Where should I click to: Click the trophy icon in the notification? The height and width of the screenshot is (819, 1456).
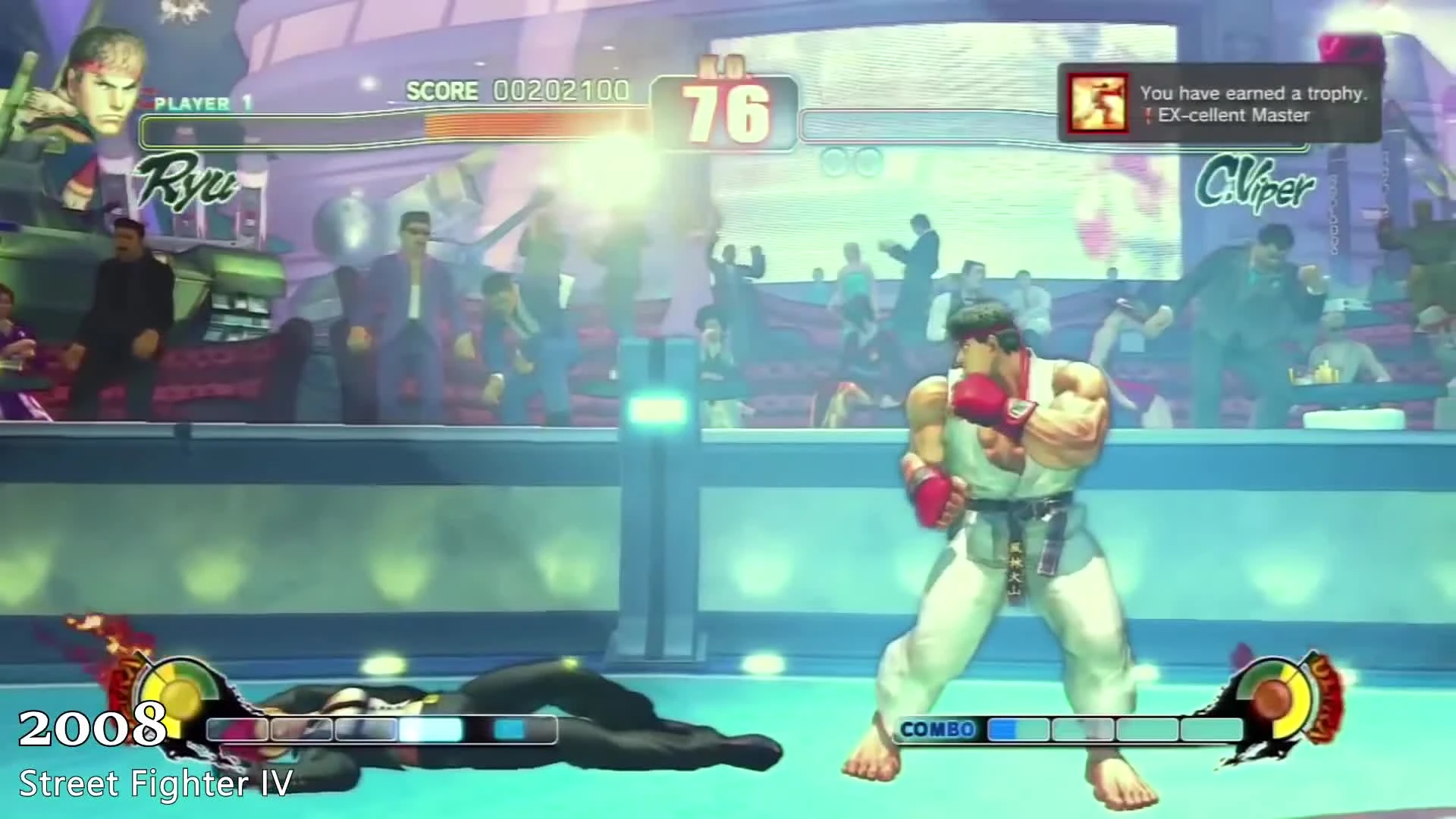tap(1097, 105)
